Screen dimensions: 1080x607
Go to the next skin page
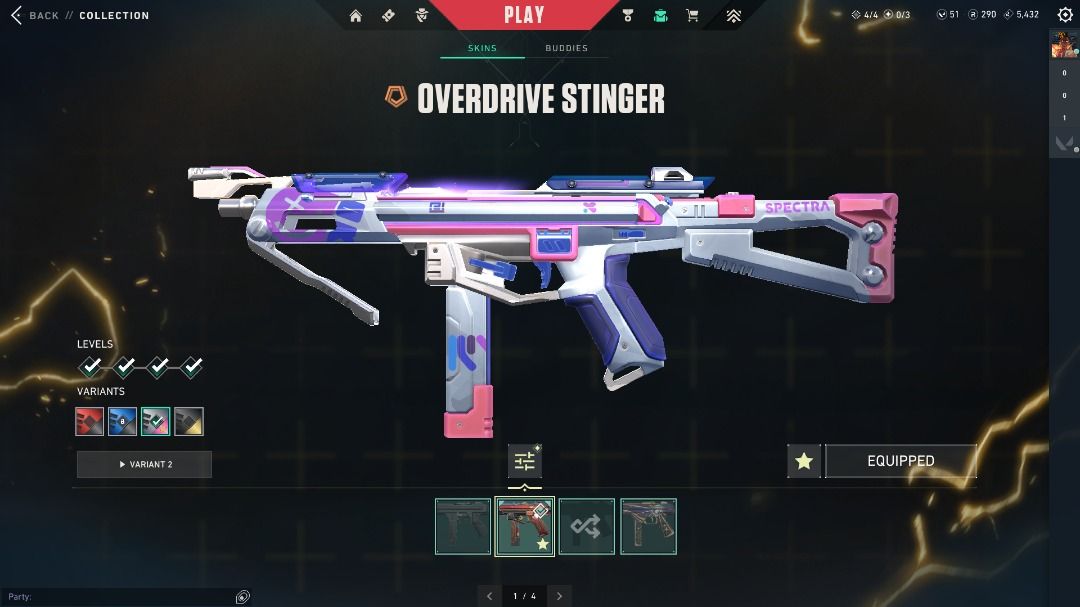(x=560, y=596)
